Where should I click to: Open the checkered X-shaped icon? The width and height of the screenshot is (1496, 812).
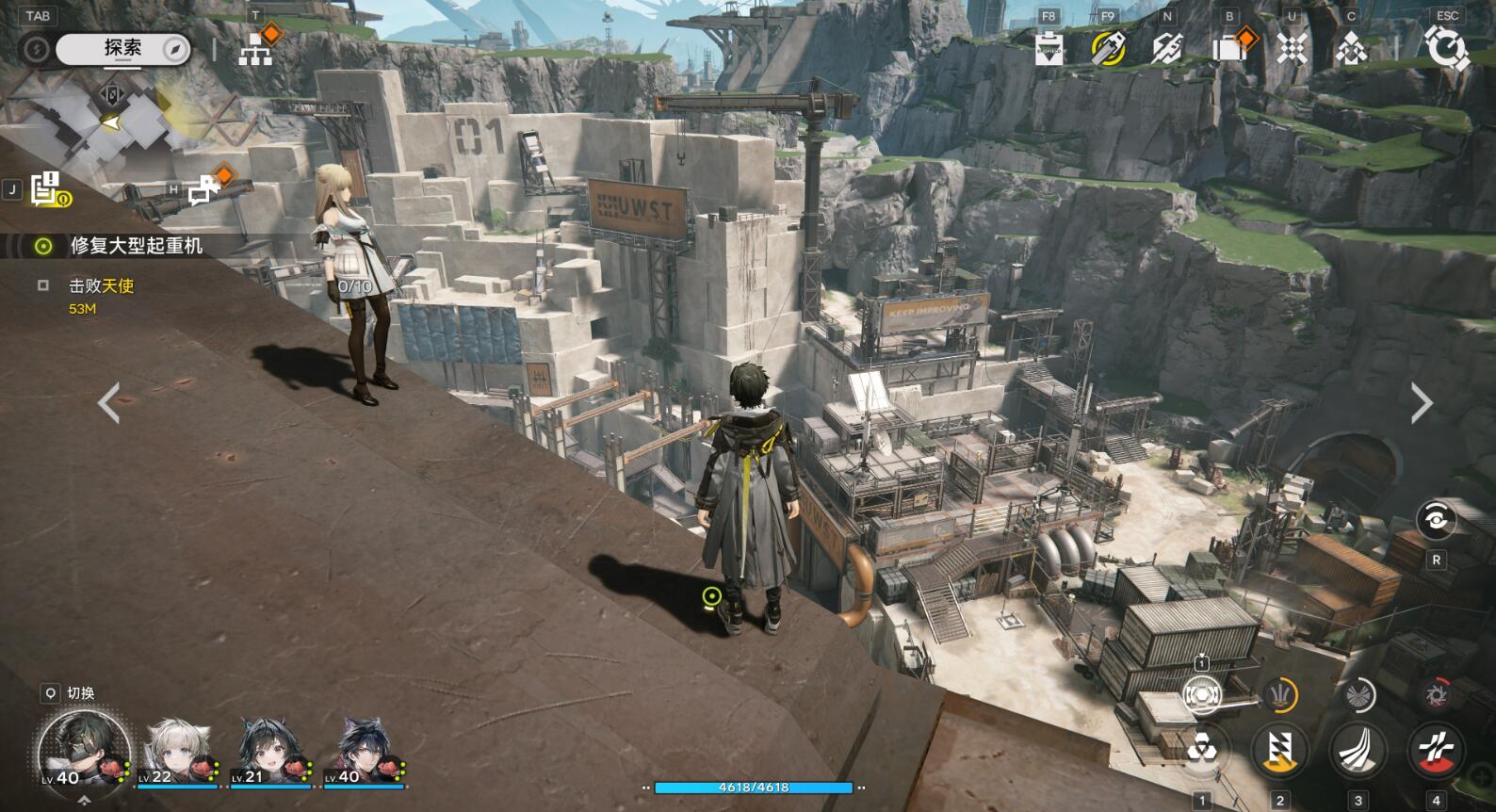tap(1292, 48)
